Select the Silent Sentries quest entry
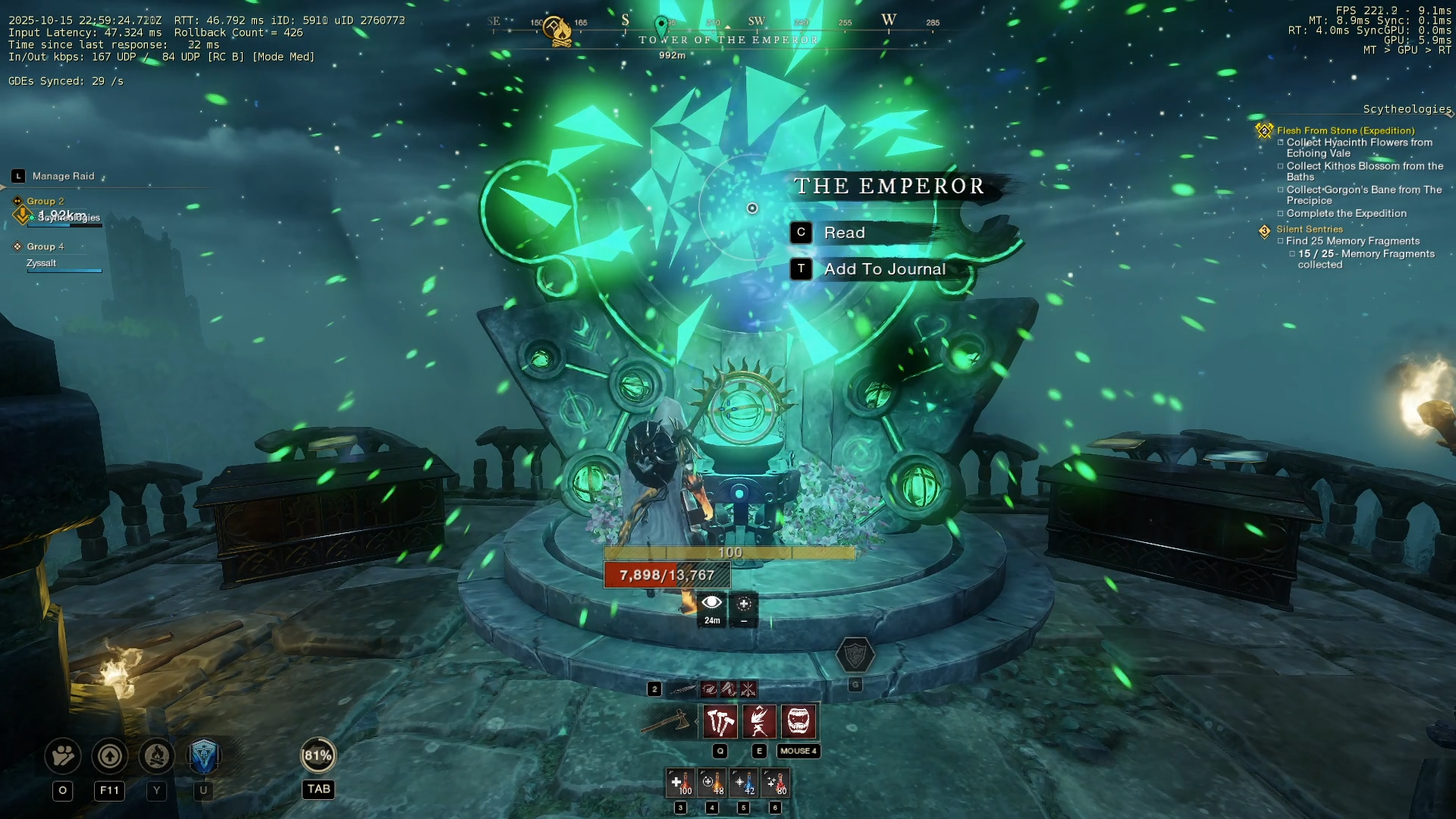 point(1309,229)
